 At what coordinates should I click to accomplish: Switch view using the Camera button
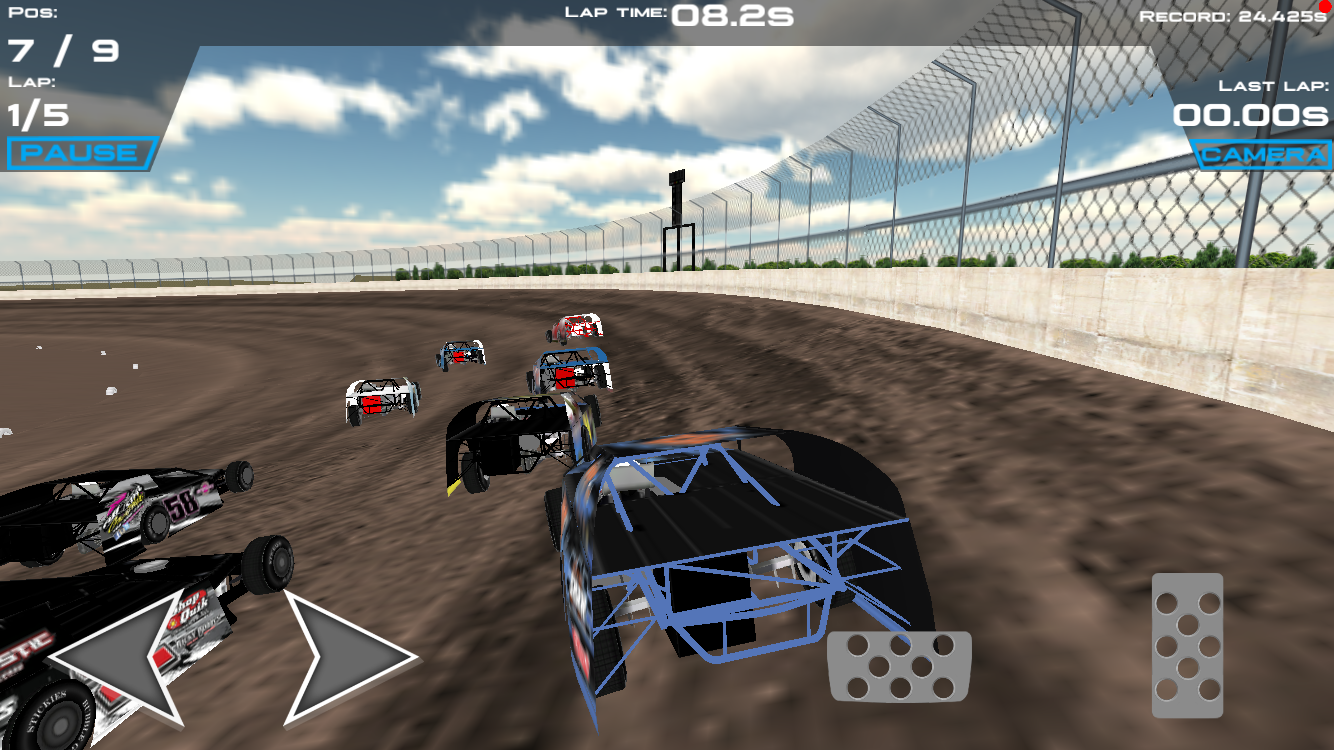(x=1259, y=155)
